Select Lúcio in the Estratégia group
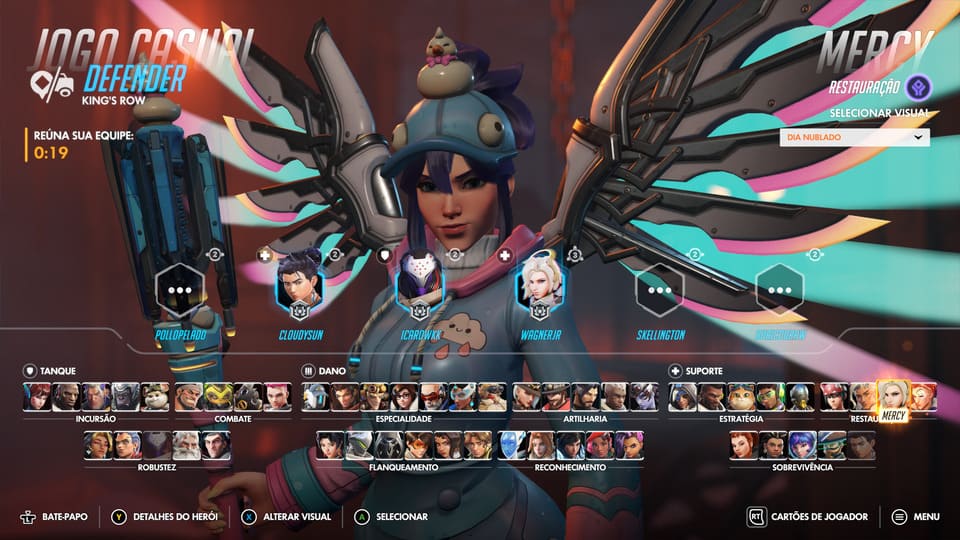 pos(770,397)
